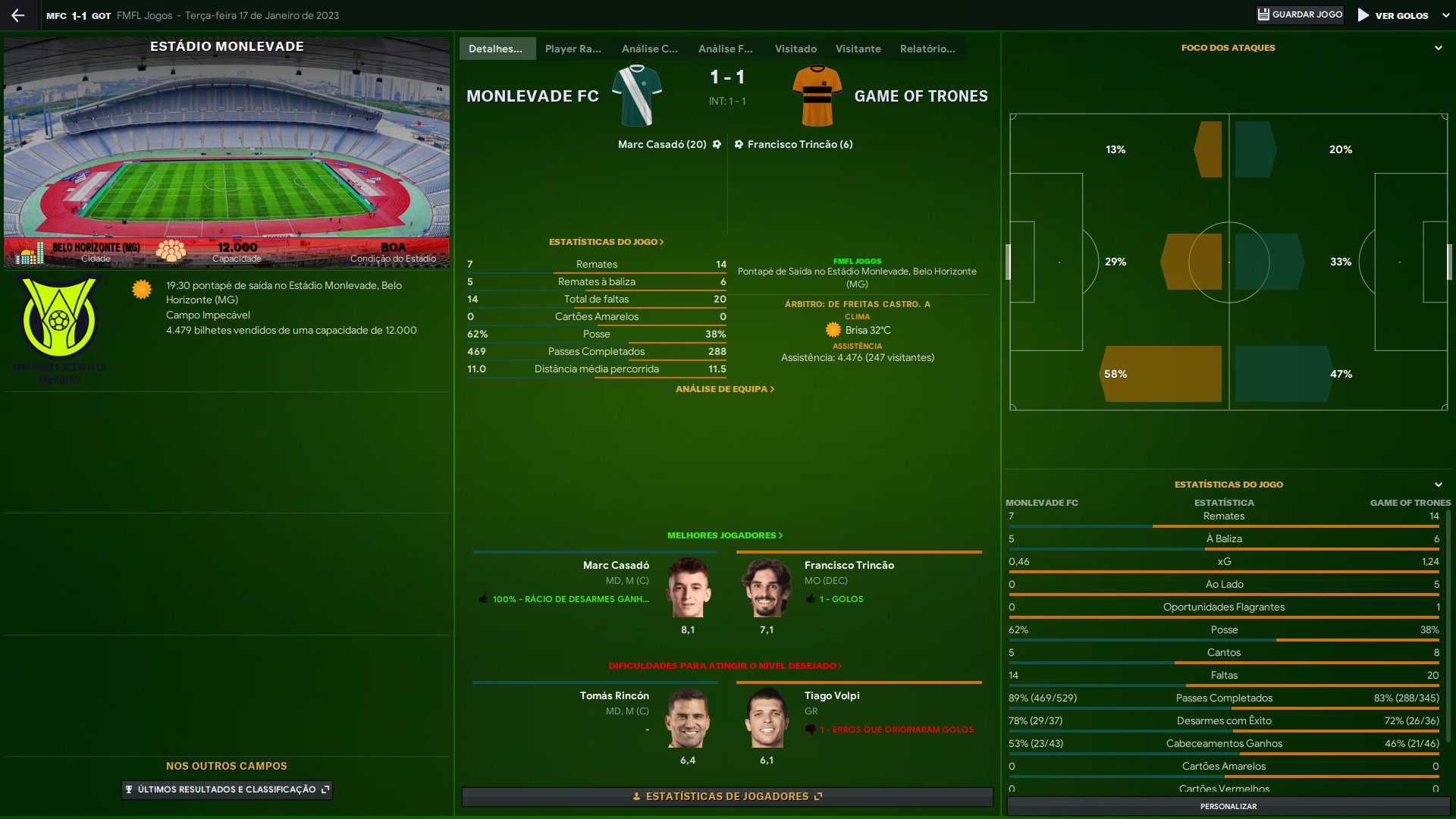Open Estatísticas de Jogadores panel
This screenshot has width=1456, height=819.
[726, 796]
